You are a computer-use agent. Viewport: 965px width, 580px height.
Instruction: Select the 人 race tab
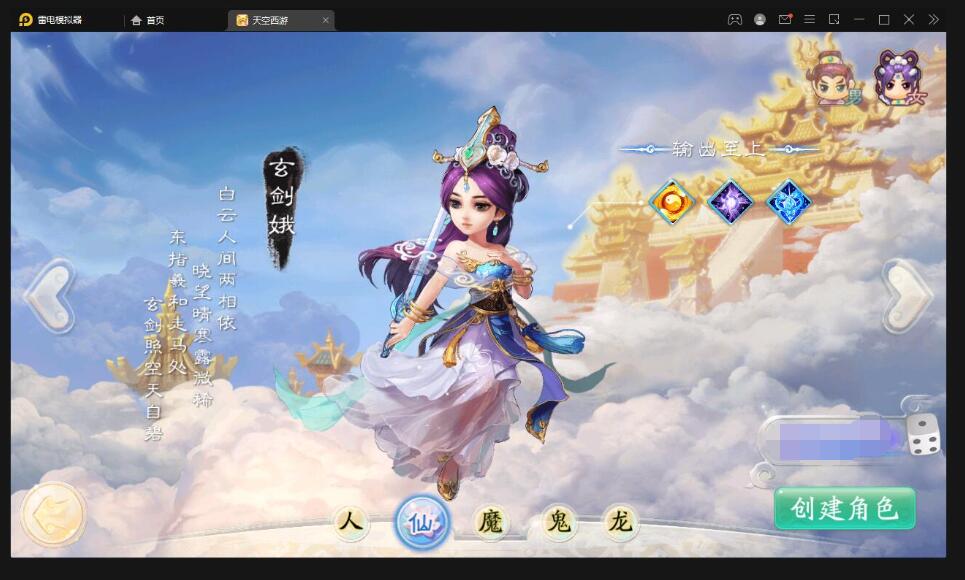[349, 522]
